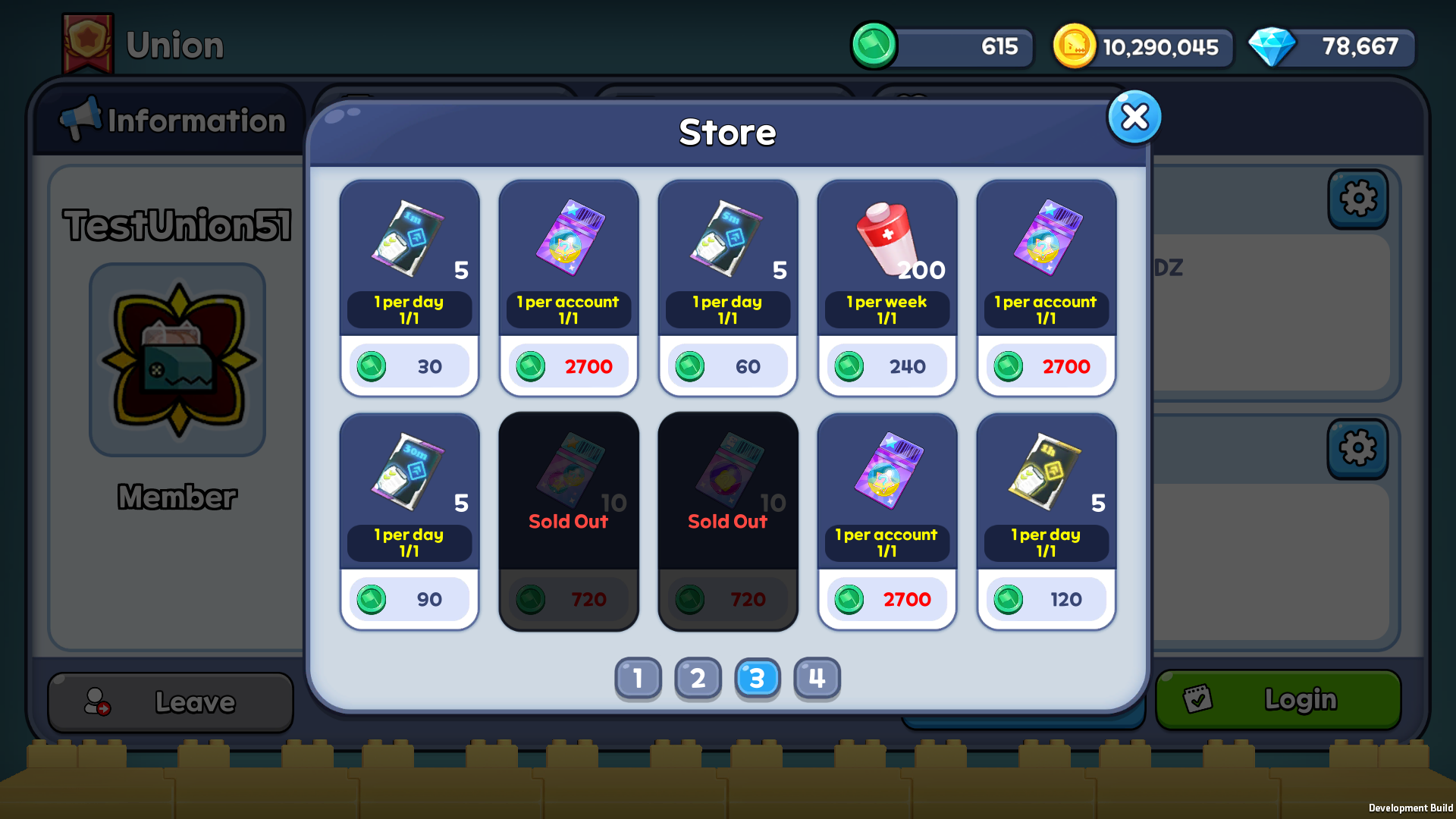The image size is (1456, 819).
Task: Open the Information tab
Action: [x=173, y=121]
